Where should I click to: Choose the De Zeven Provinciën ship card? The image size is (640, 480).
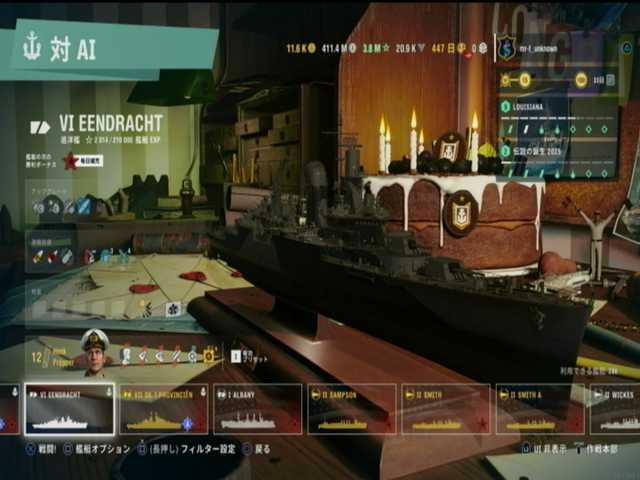tap(163, 410)
